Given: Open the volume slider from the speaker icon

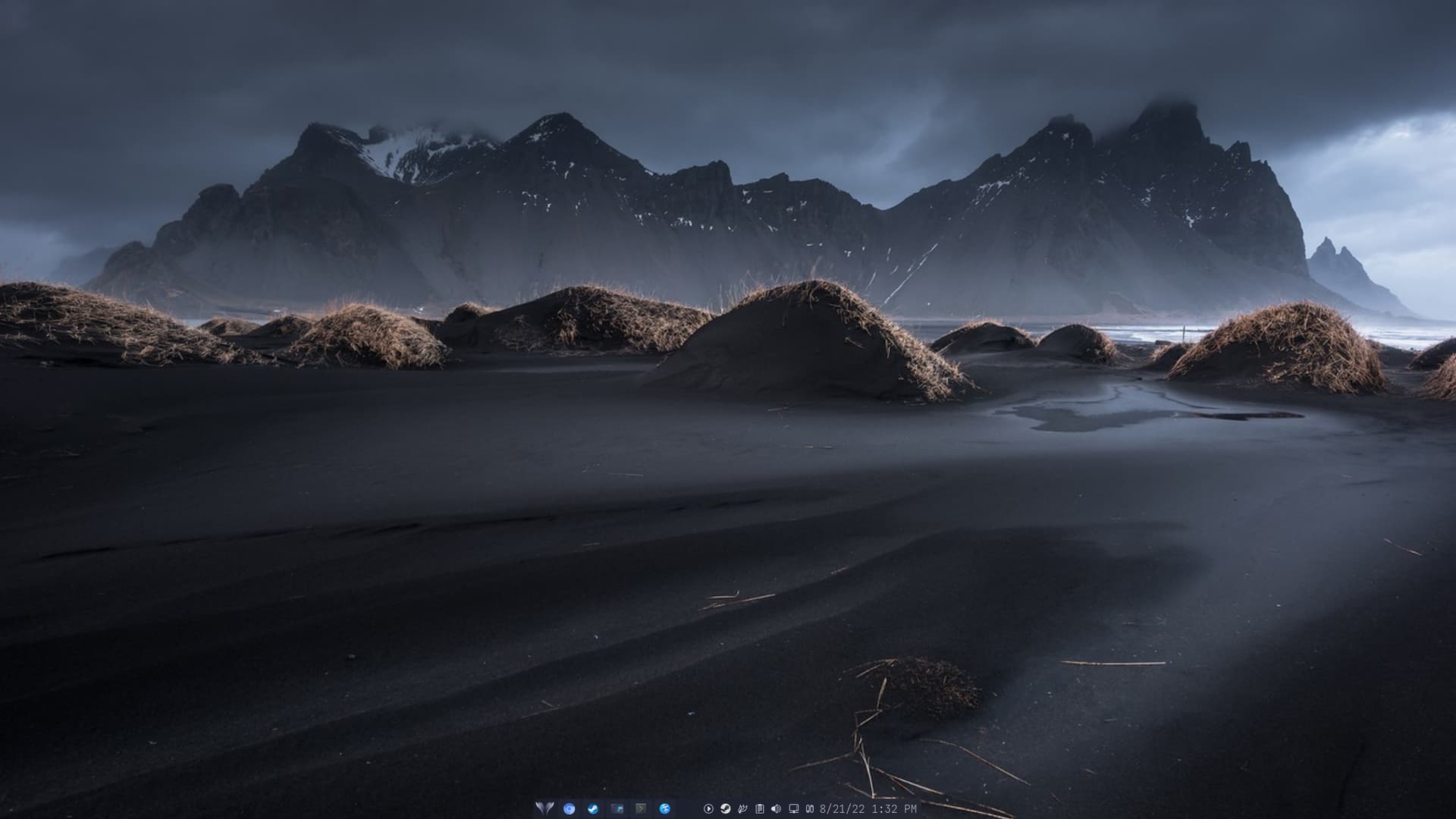Looking at the screenshot, I should tap(776, 808).
